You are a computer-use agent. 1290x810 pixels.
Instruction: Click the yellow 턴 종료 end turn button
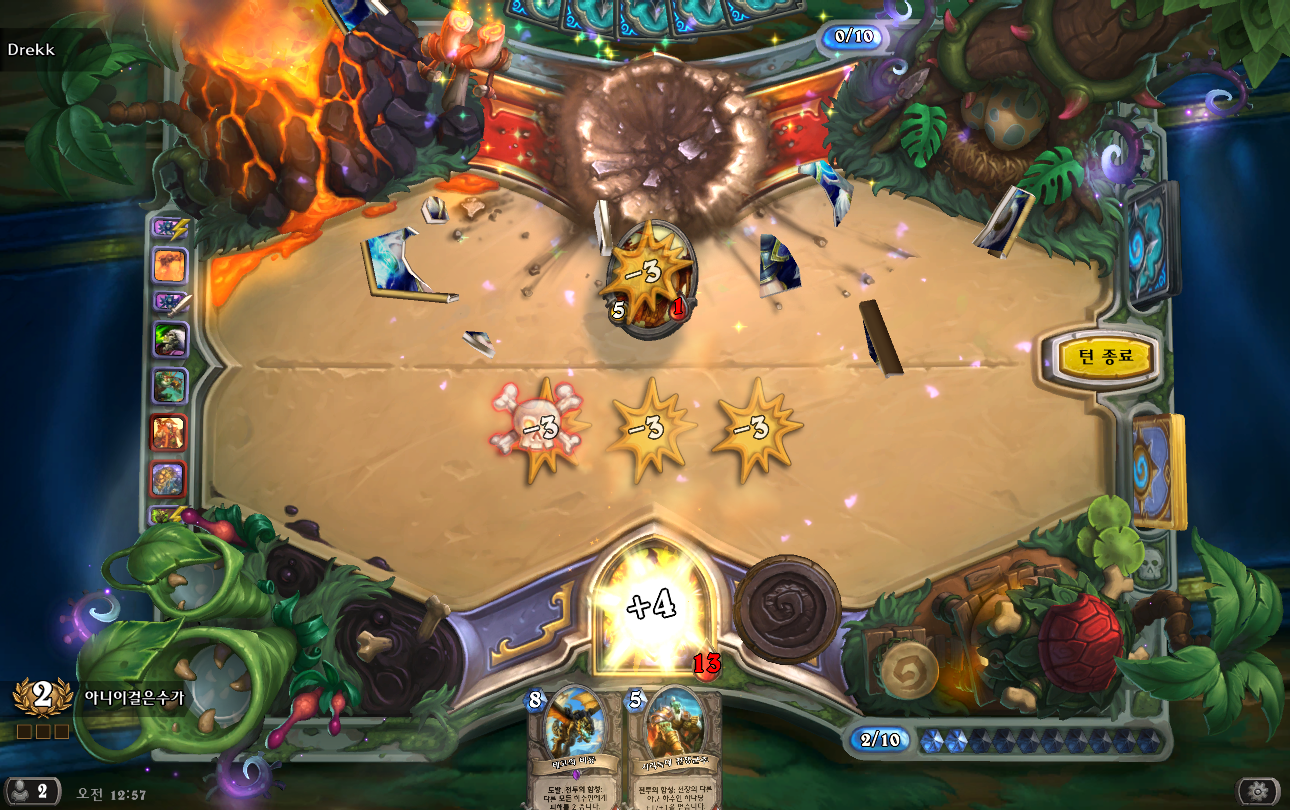tap(1103, 357)
